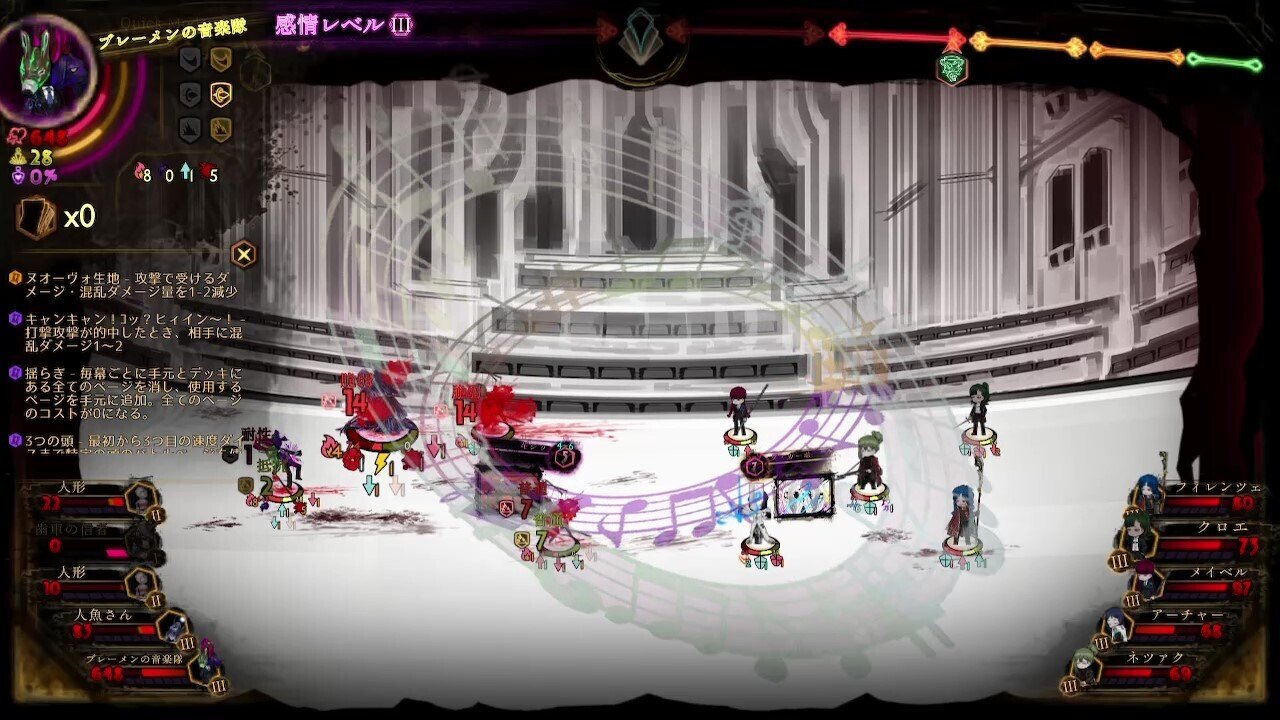Viewport: 1280px width, 720px height.
Task: Close the passive description panel with the X
Action: (244, 252)
